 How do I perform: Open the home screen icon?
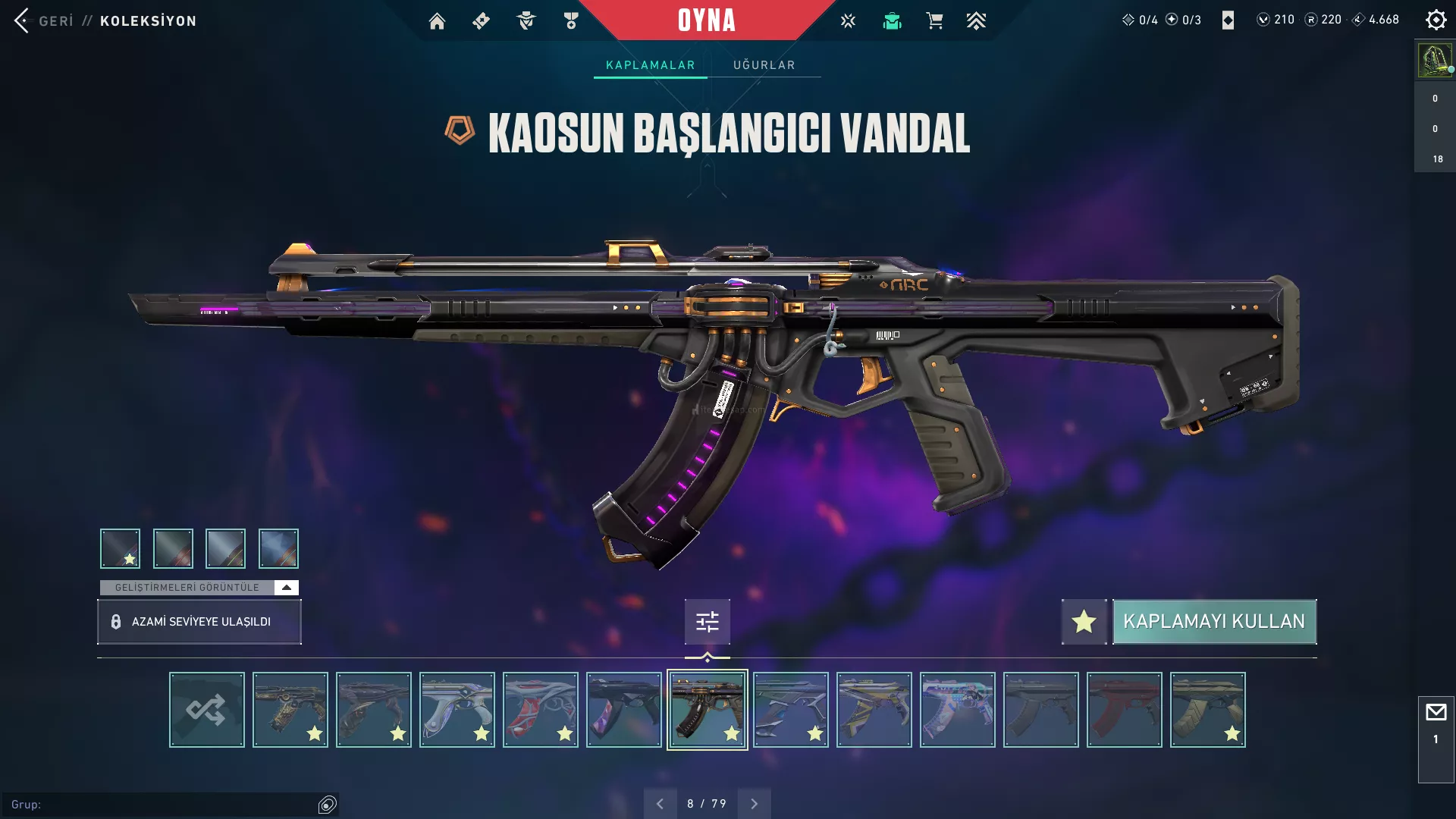pos(437,21)
